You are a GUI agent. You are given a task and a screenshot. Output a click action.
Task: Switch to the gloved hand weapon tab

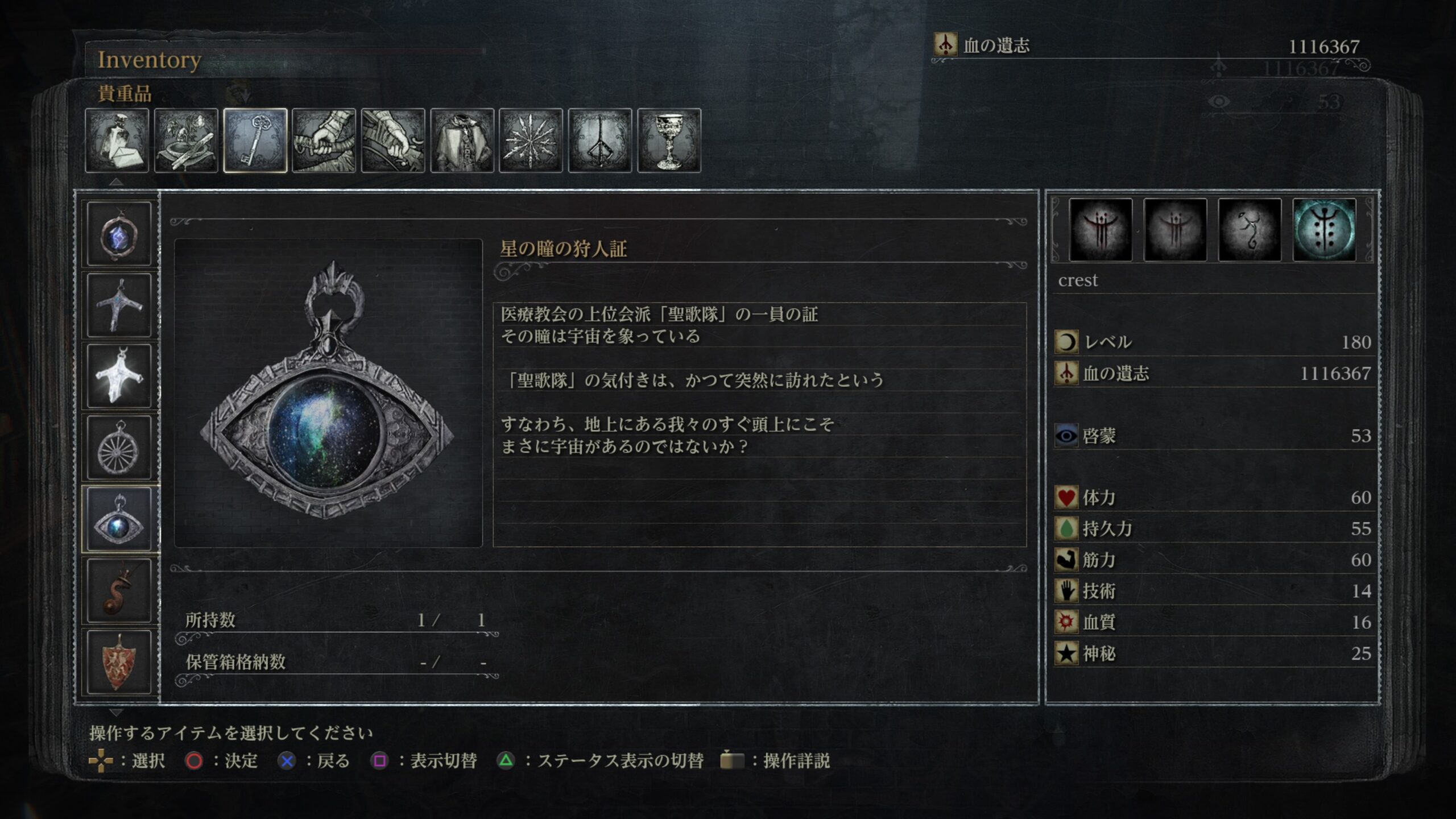pos(393,140)
